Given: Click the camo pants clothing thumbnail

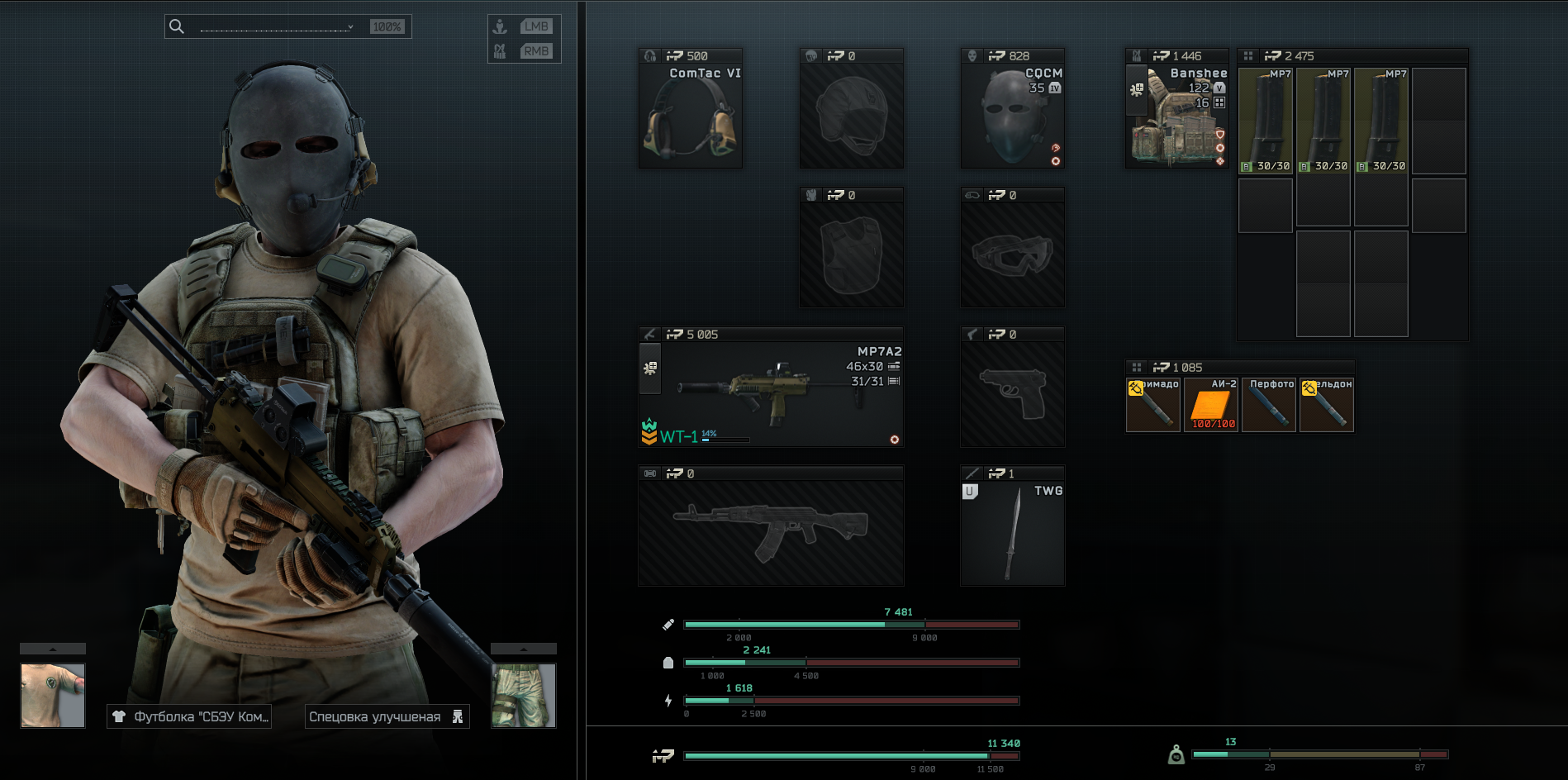Looking at the screenshot, I should click(524, 695).
